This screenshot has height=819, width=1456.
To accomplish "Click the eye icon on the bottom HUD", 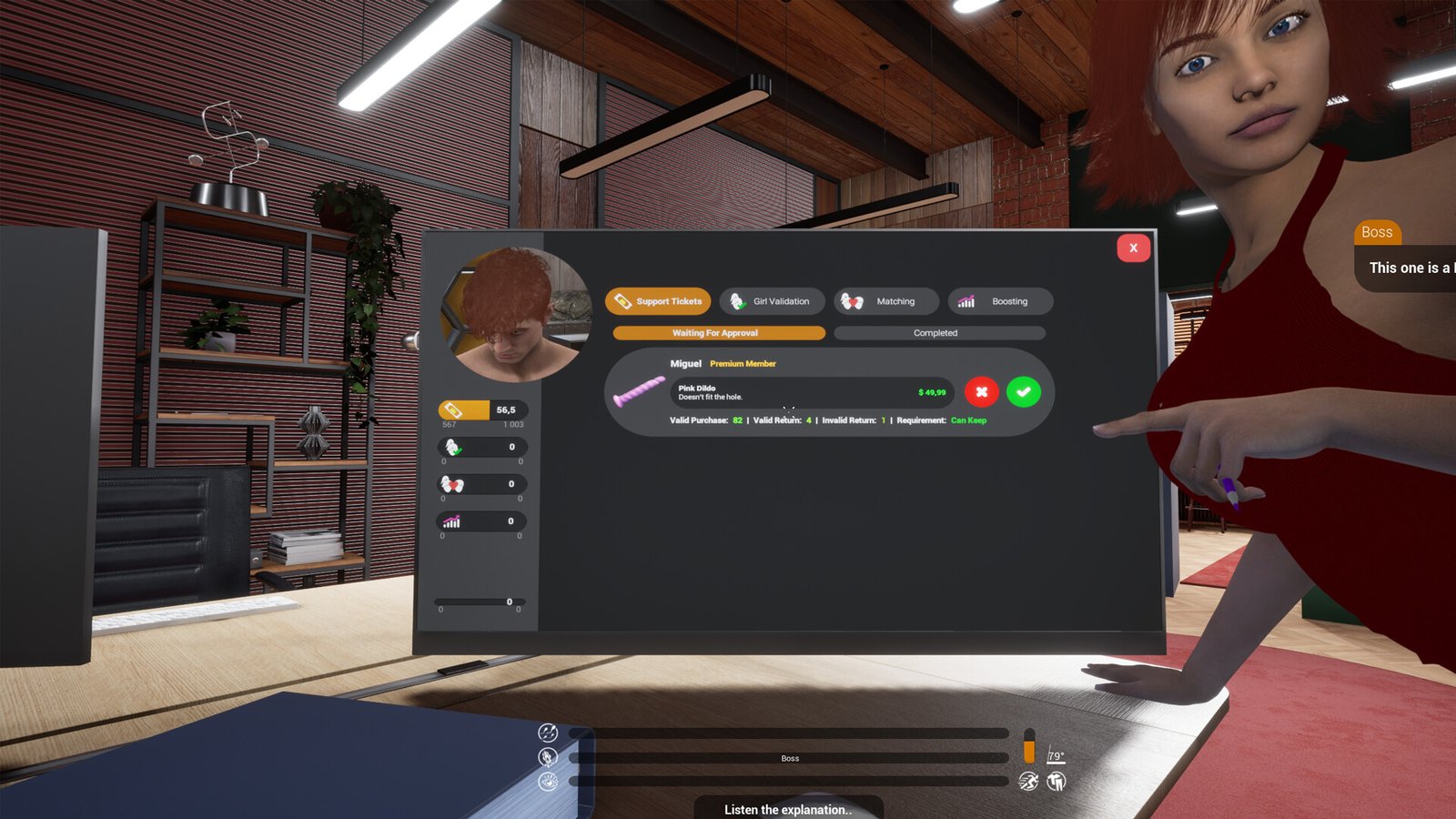I will point(549,780).
